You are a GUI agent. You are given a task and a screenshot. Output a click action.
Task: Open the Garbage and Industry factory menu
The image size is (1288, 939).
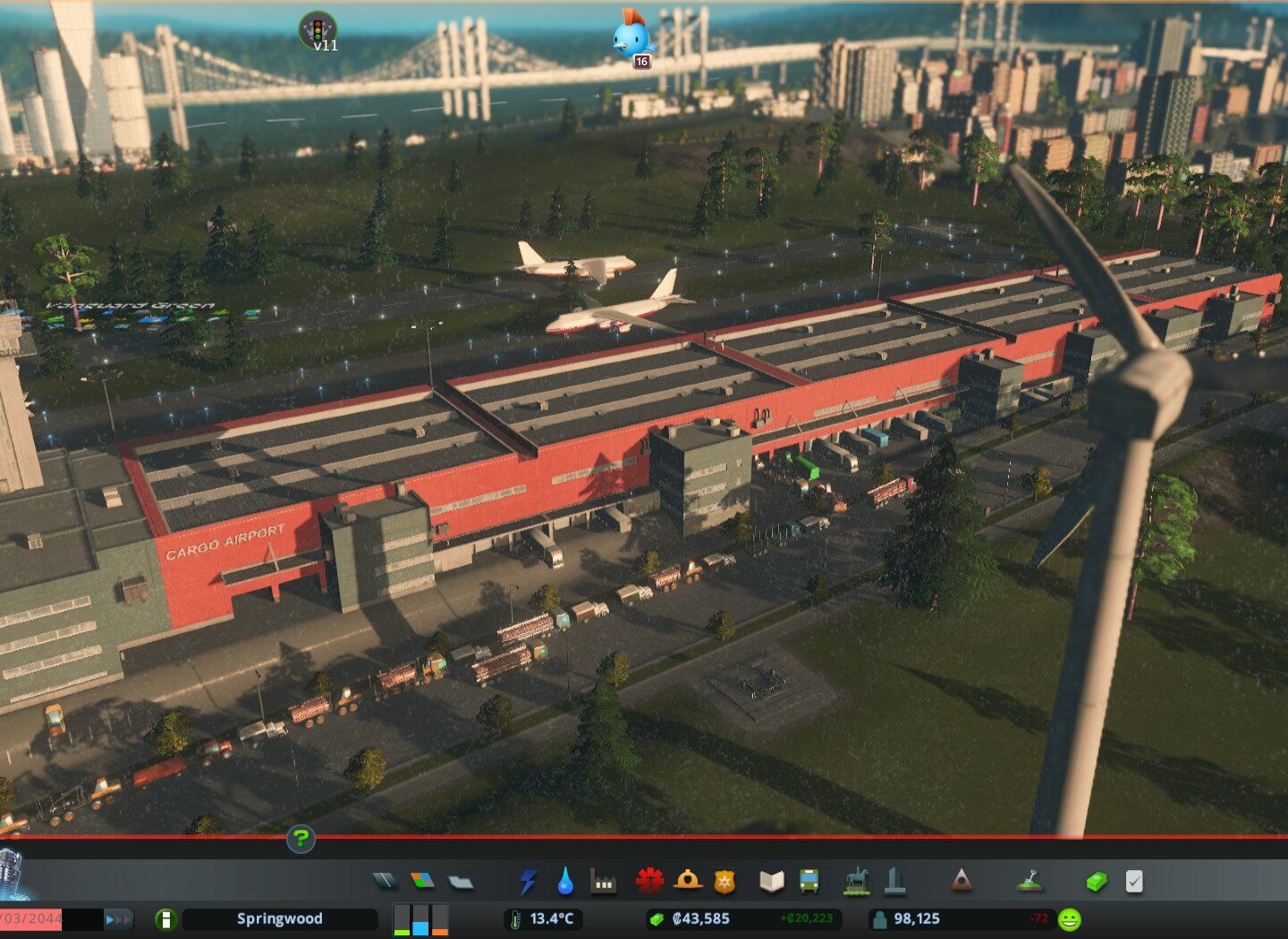[604, 883]
